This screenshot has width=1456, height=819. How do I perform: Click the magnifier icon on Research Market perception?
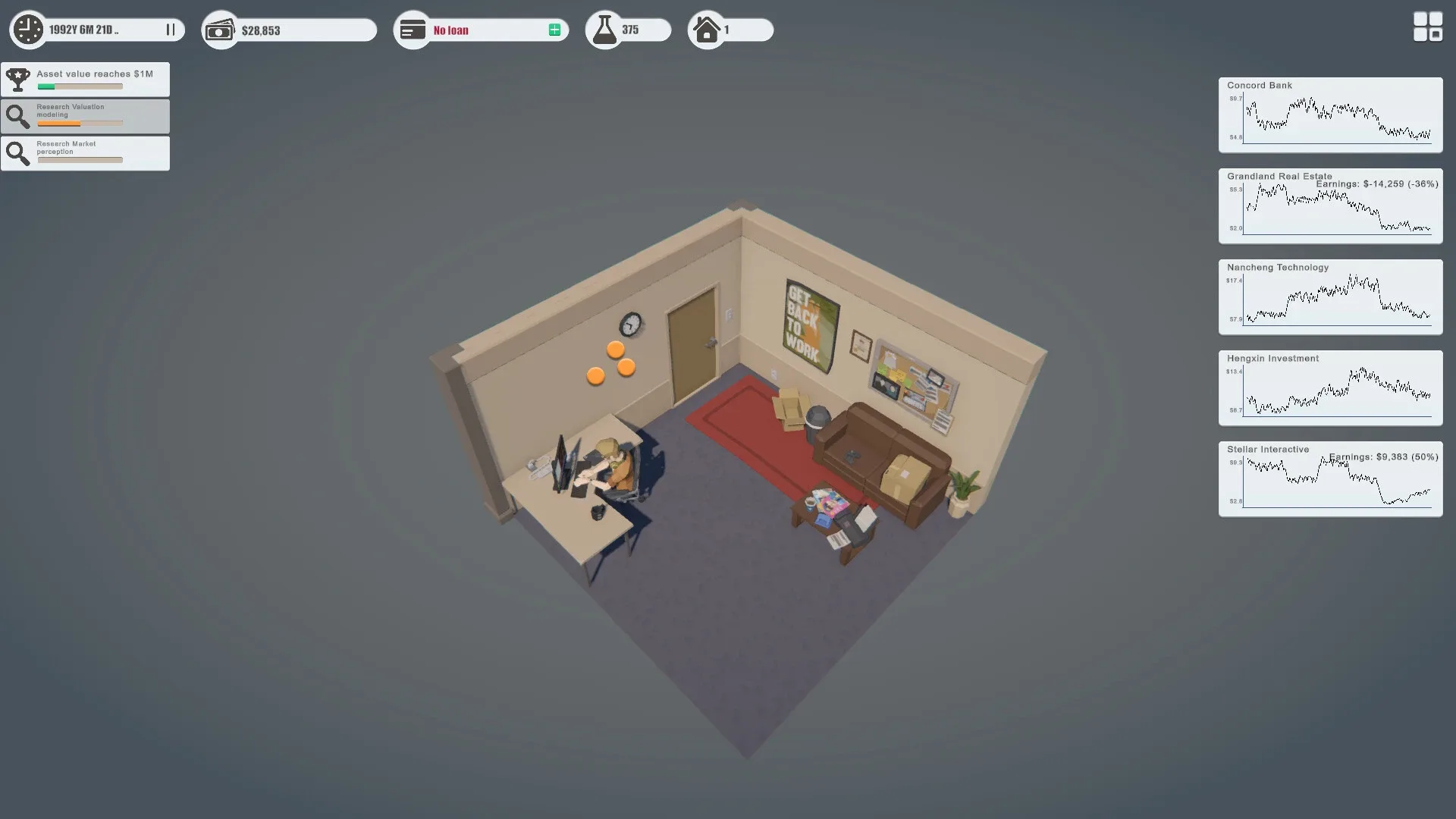[18, 152]
